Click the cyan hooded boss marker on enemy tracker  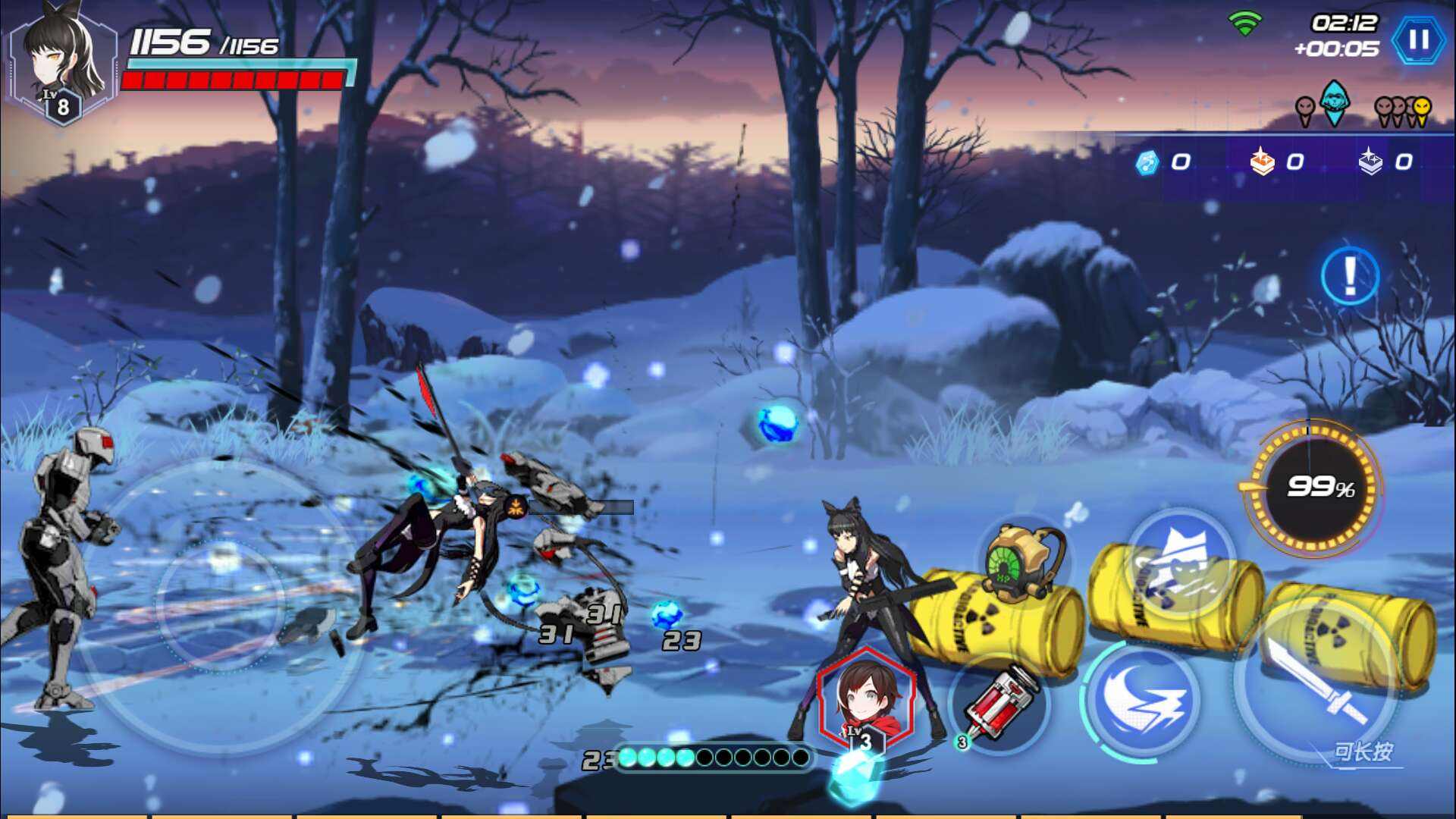[1335, 105]
